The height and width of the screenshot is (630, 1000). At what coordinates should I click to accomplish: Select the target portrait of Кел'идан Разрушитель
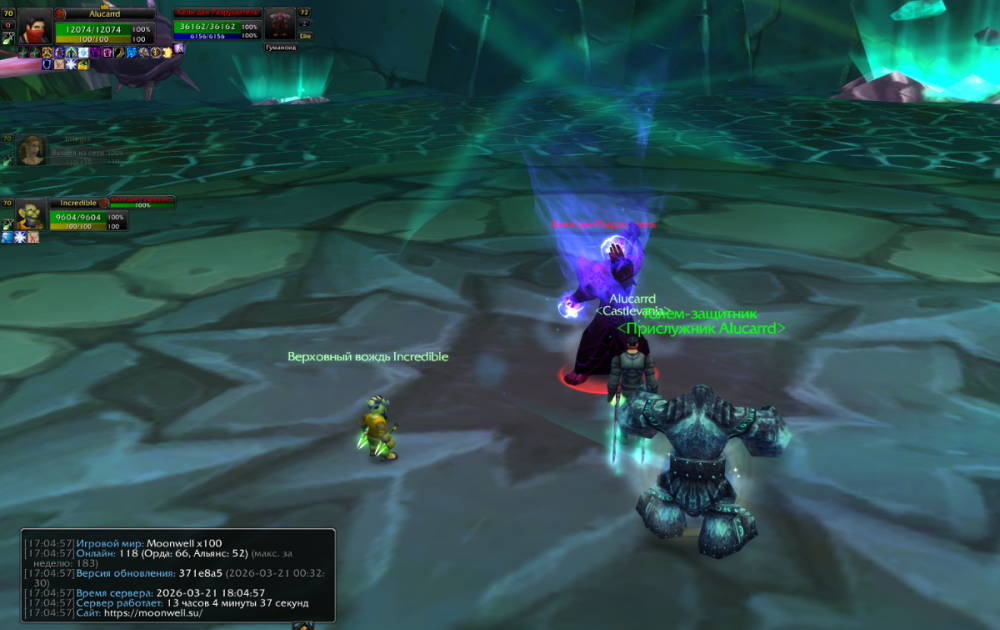[x=280, y=24]
